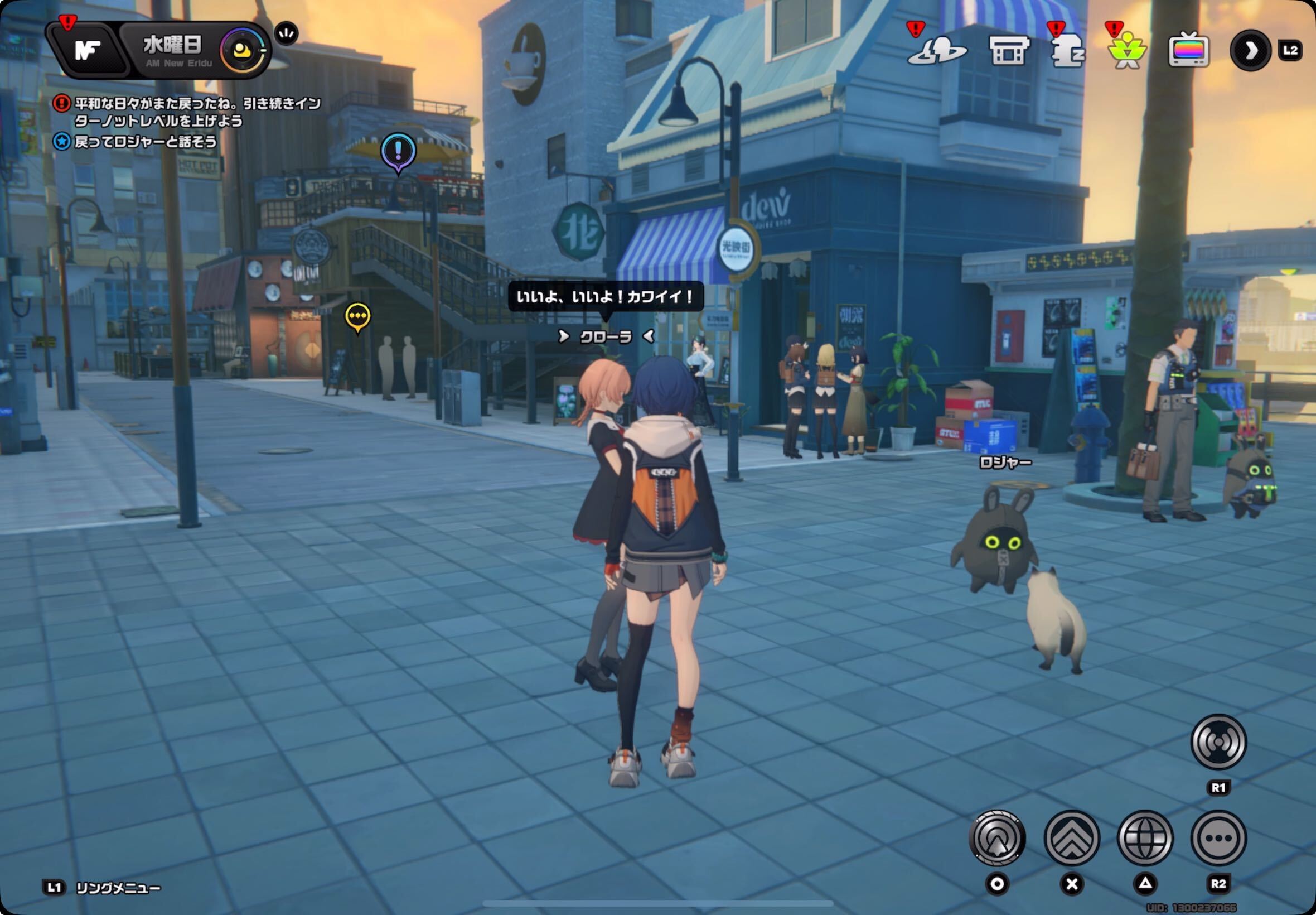The height and width of the screenshot is (915, 1316).
Task: Tap the arrow-in-circles interact button
Action: [x=997, y=837]
